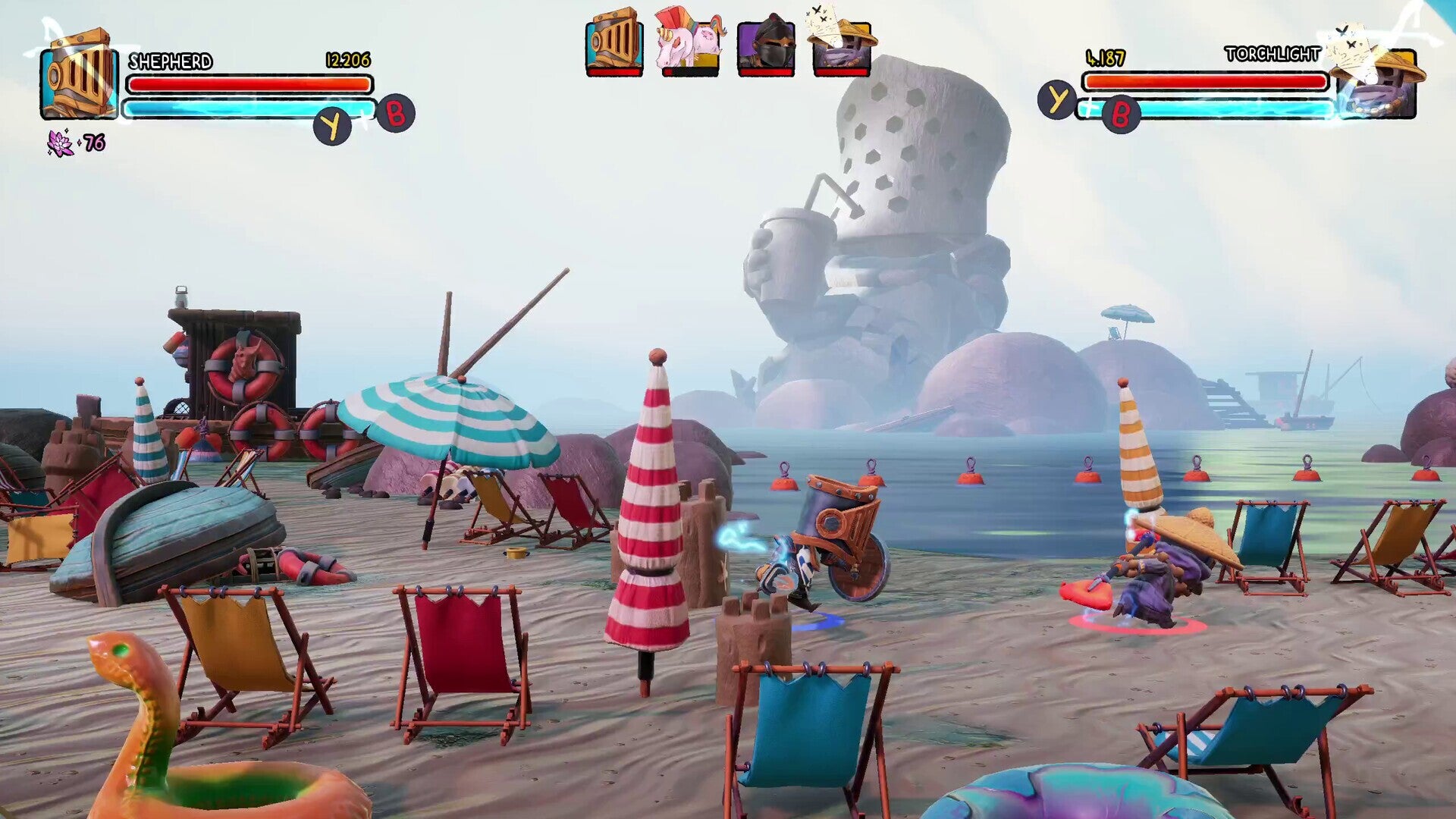Click the health bar under the unicorn portrait
This screenshot has height=819, width=1456.
[x=689, y=74]
